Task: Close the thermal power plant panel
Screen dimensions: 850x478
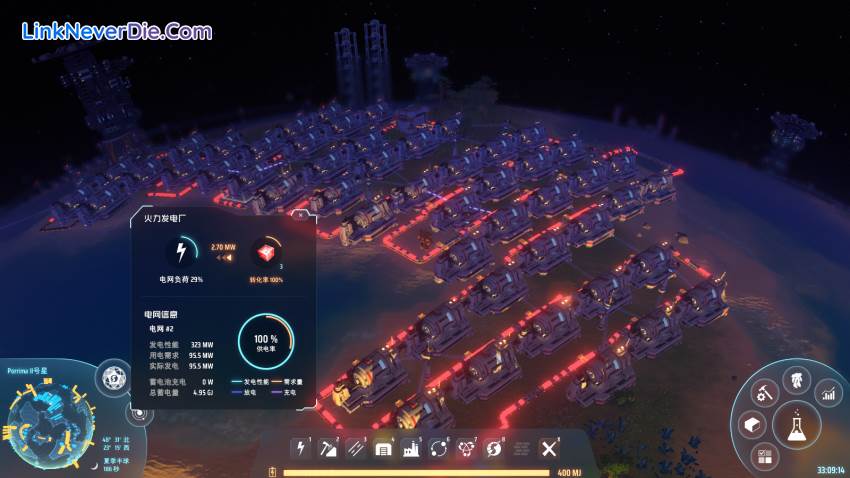Action: pos(298,213)
